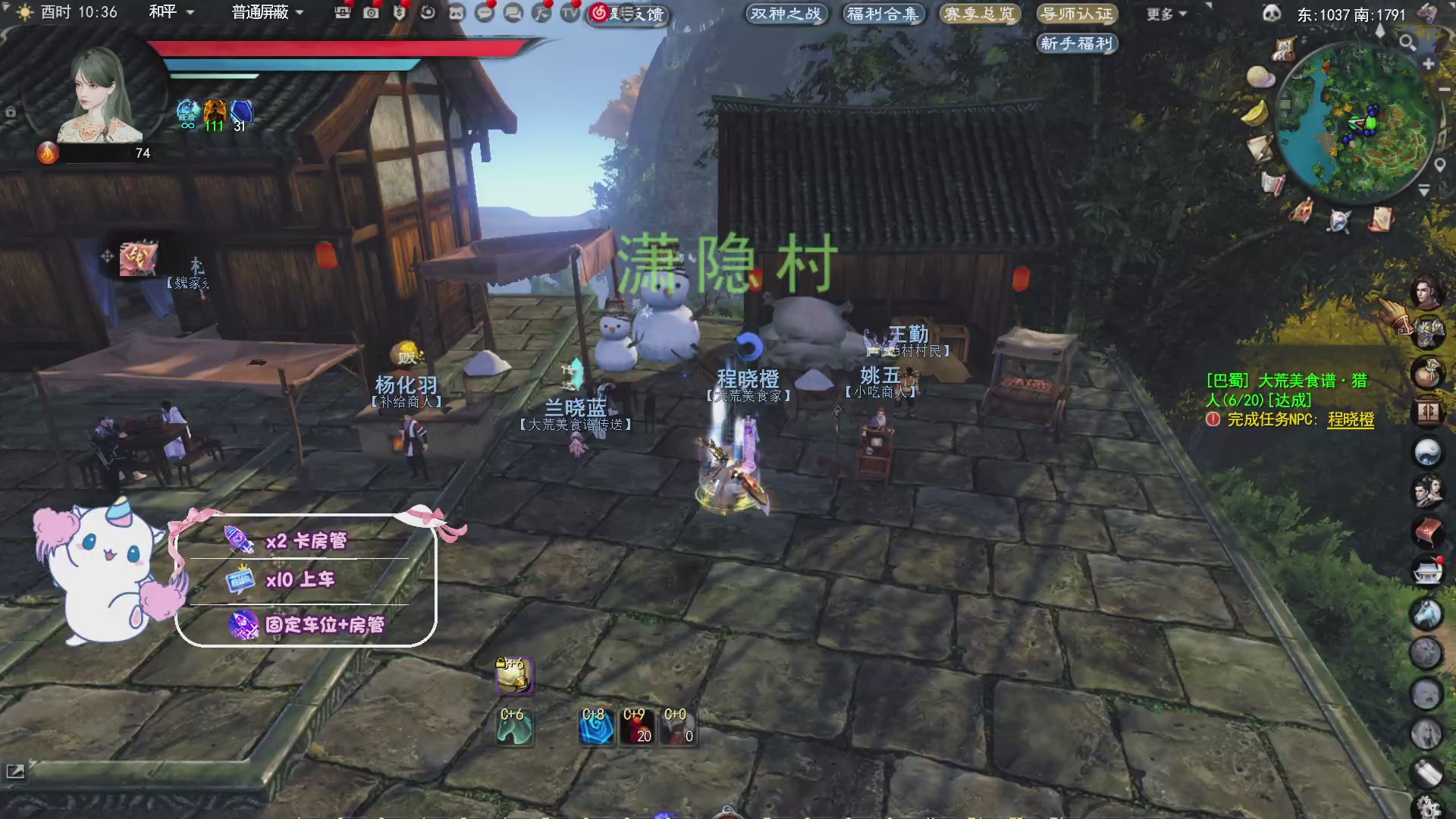Open the 和平 mode dropdown
The width and height of the screenshot is (1456, 819).
point(163,12)
